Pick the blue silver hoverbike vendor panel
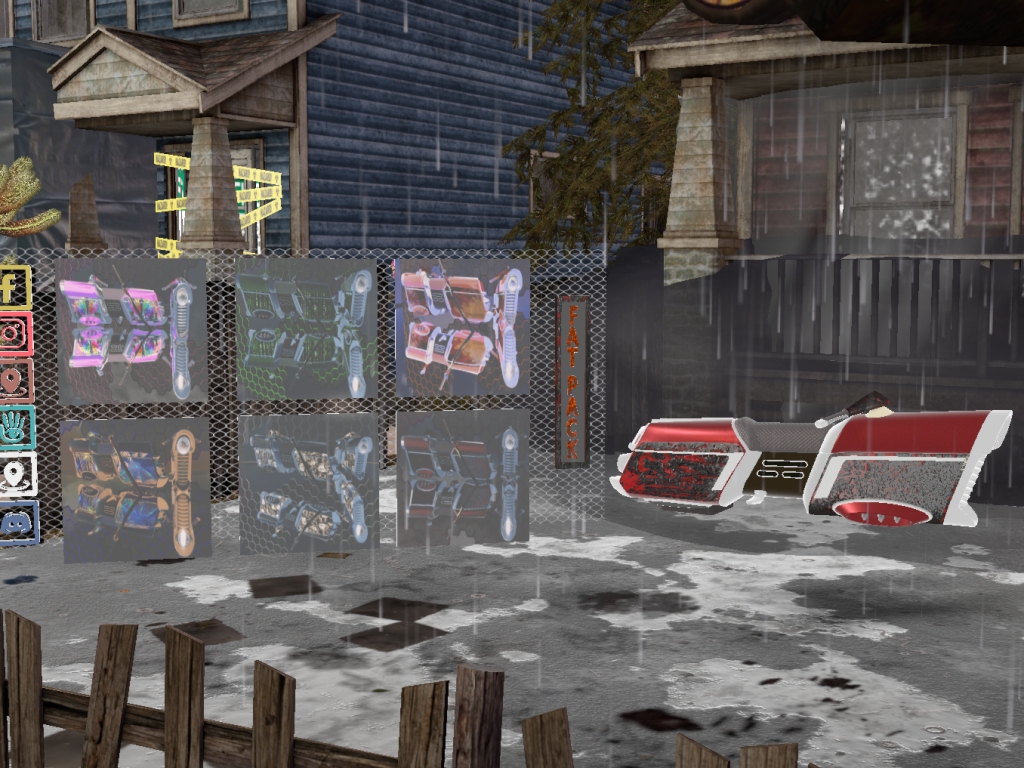 308,483
